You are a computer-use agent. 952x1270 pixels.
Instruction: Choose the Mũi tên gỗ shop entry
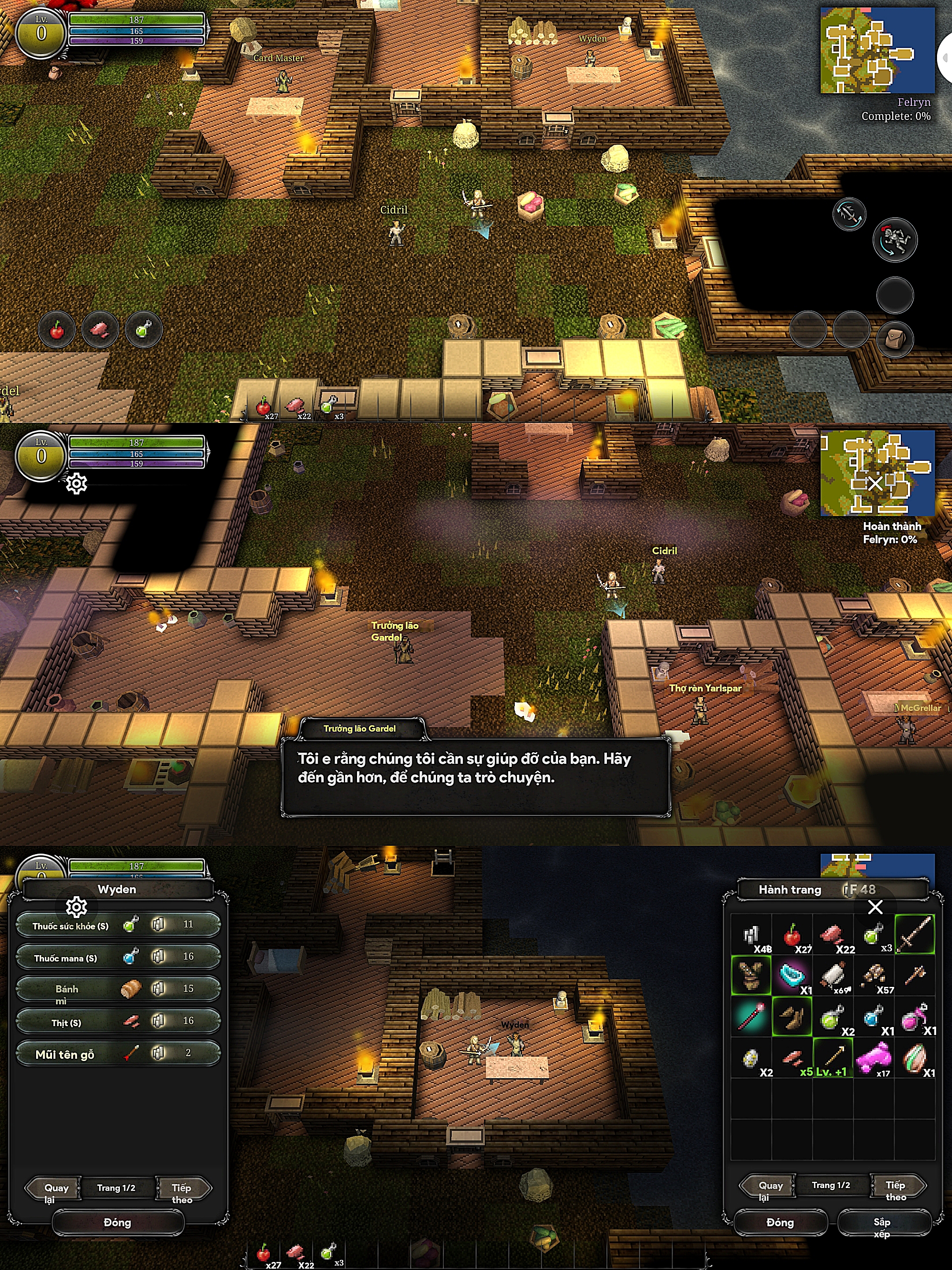(118, 1053)
